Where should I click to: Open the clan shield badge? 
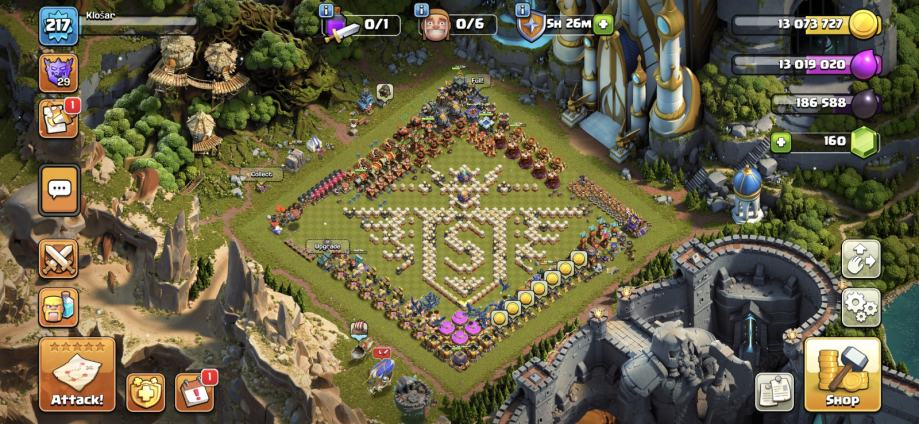tap(58, 72)
